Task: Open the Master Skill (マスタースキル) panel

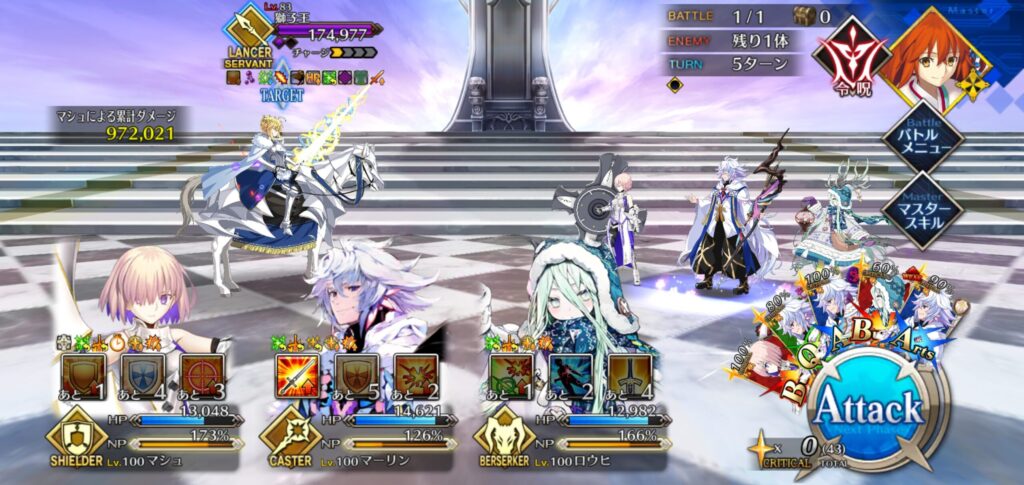Action: point(920,210)
